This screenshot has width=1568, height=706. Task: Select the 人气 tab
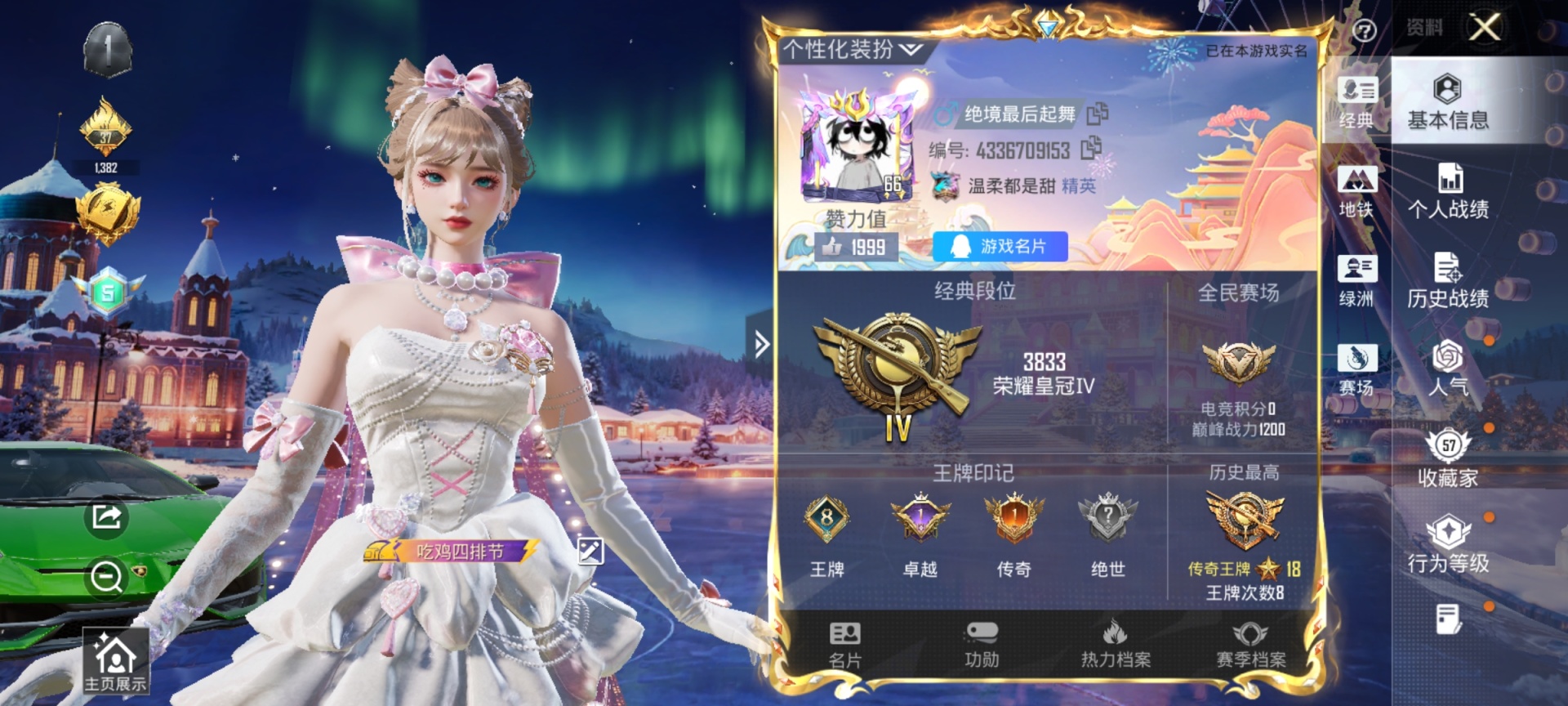click(x=1448, y=369)
